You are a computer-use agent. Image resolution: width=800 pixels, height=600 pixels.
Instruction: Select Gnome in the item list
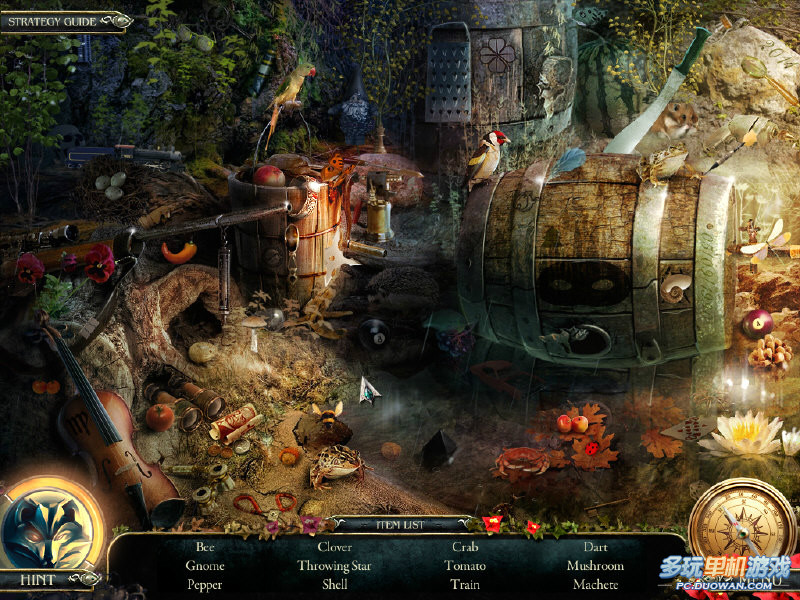coord(205,566)
